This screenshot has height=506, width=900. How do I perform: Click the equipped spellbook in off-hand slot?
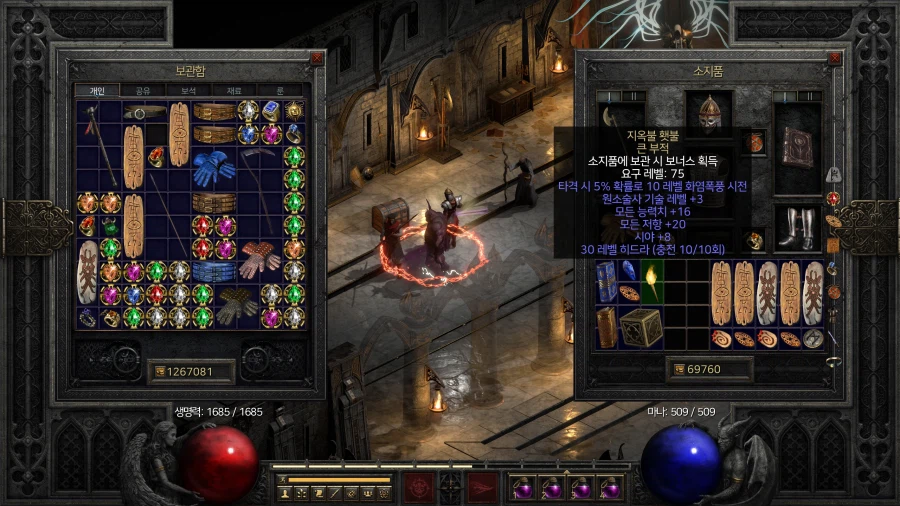pos(800,148)
